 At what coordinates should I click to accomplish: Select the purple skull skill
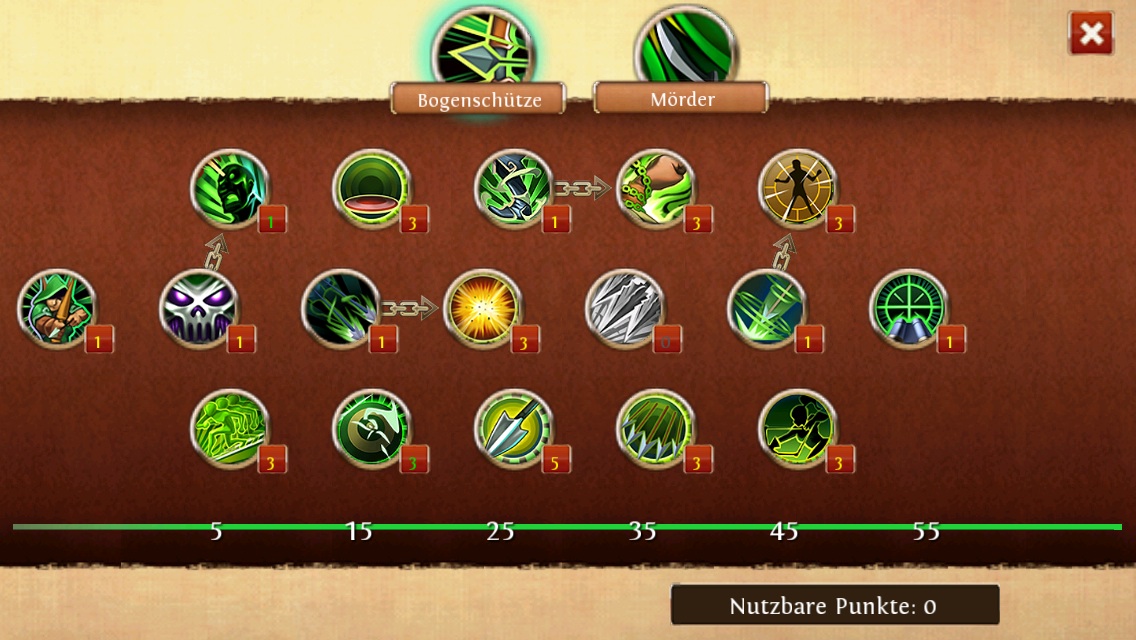(x=199, y=309)
